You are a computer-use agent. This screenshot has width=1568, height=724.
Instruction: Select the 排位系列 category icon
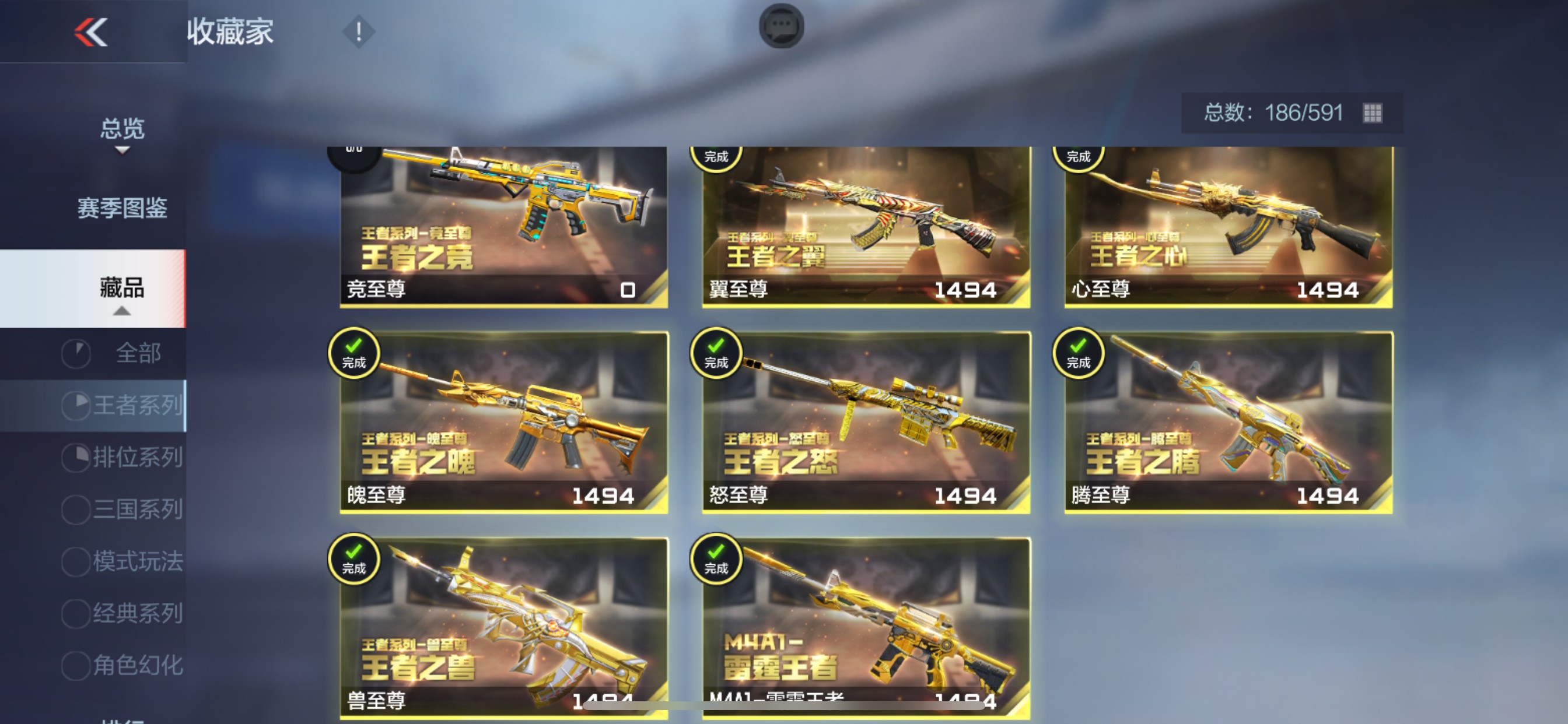click(x=76, y=458)
